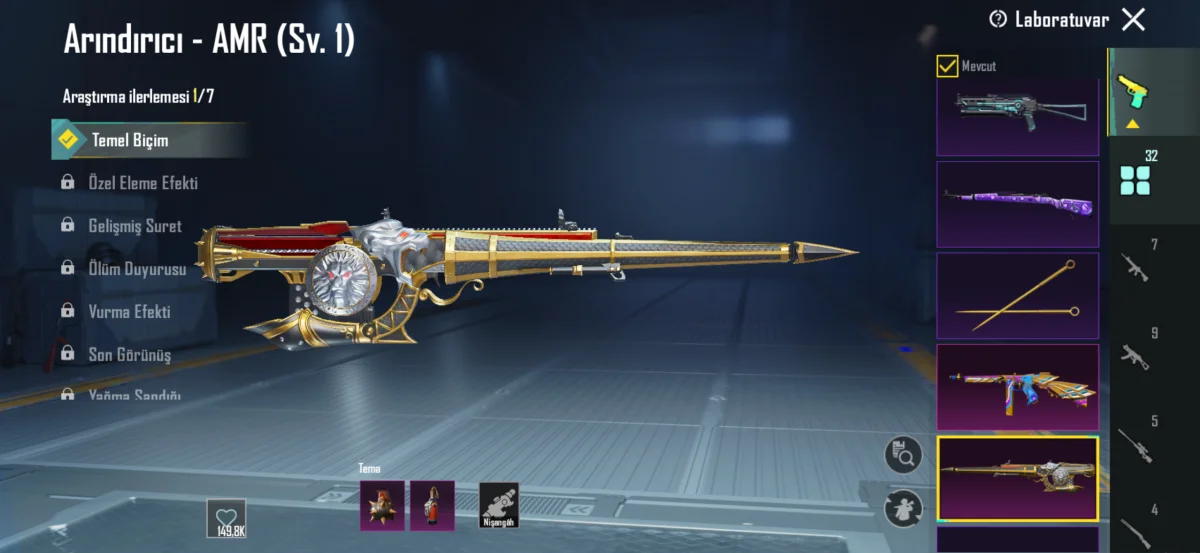Toggle the Mevcut checkbox
Viewport: 1200px width, 553px height.
[x=946, y=66]
